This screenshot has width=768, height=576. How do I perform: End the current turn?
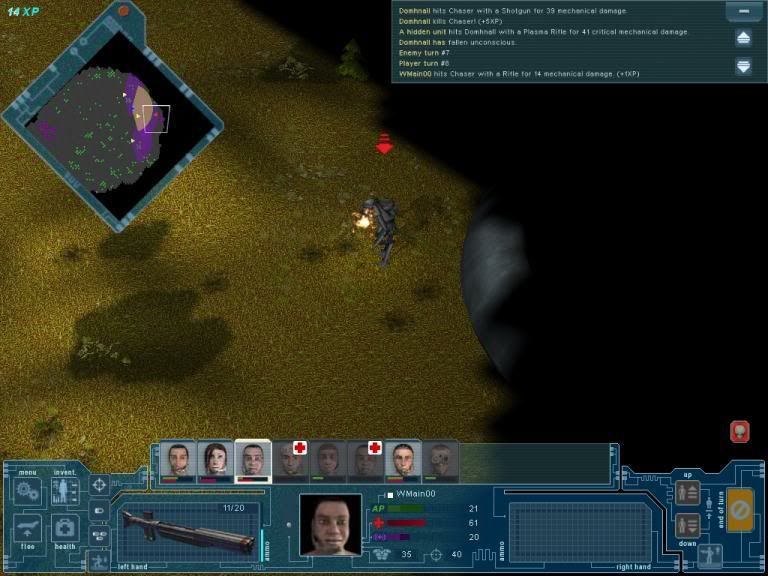click(740, 509)
